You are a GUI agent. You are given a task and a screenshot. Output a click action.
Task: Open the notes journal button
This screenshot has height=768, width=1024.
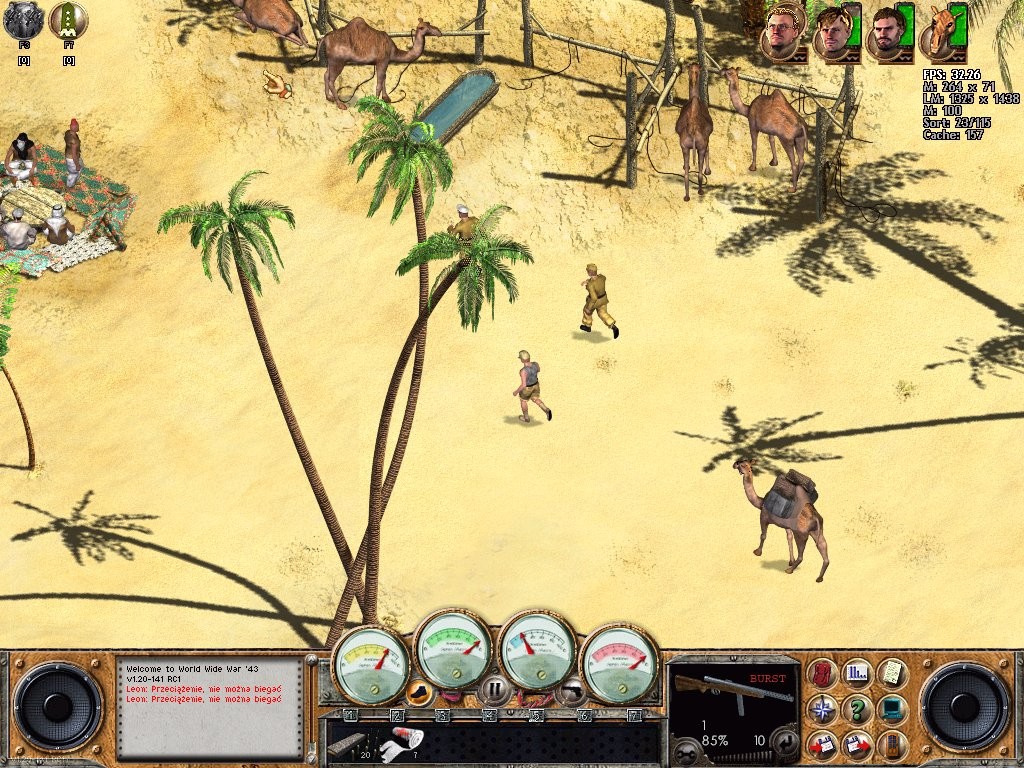[x=892, y=674]
